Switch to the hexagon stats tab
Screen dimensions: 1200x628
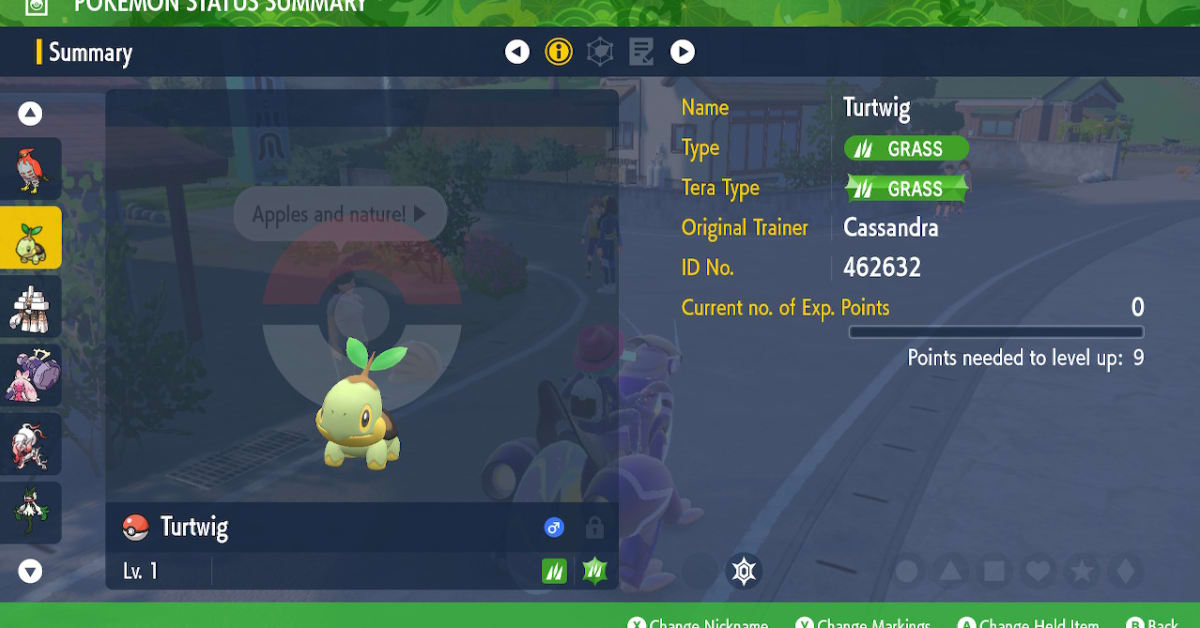click(x=600, y=52)
